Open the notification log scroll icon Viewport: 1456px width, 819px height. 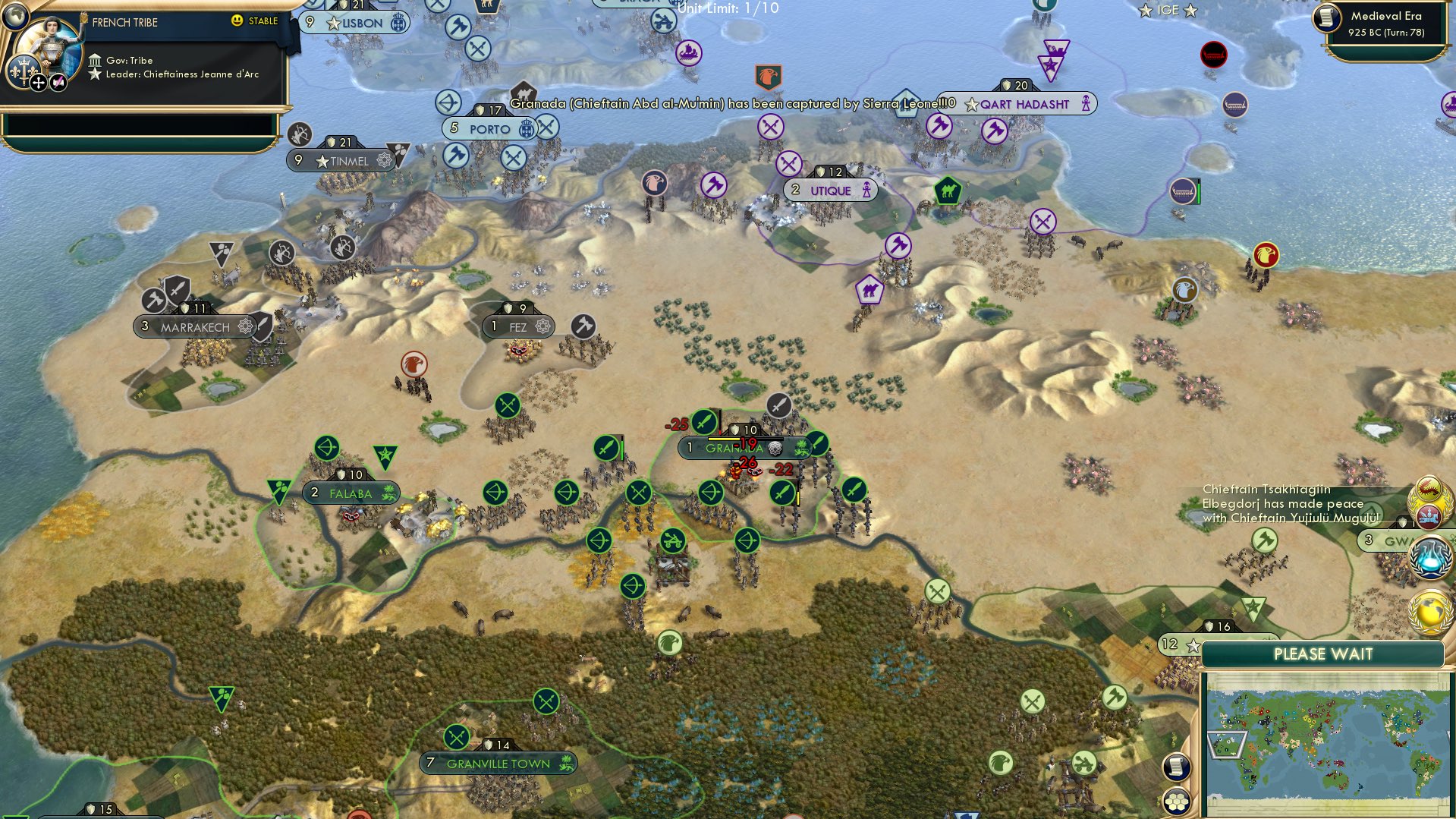[x=1175, y=767]
